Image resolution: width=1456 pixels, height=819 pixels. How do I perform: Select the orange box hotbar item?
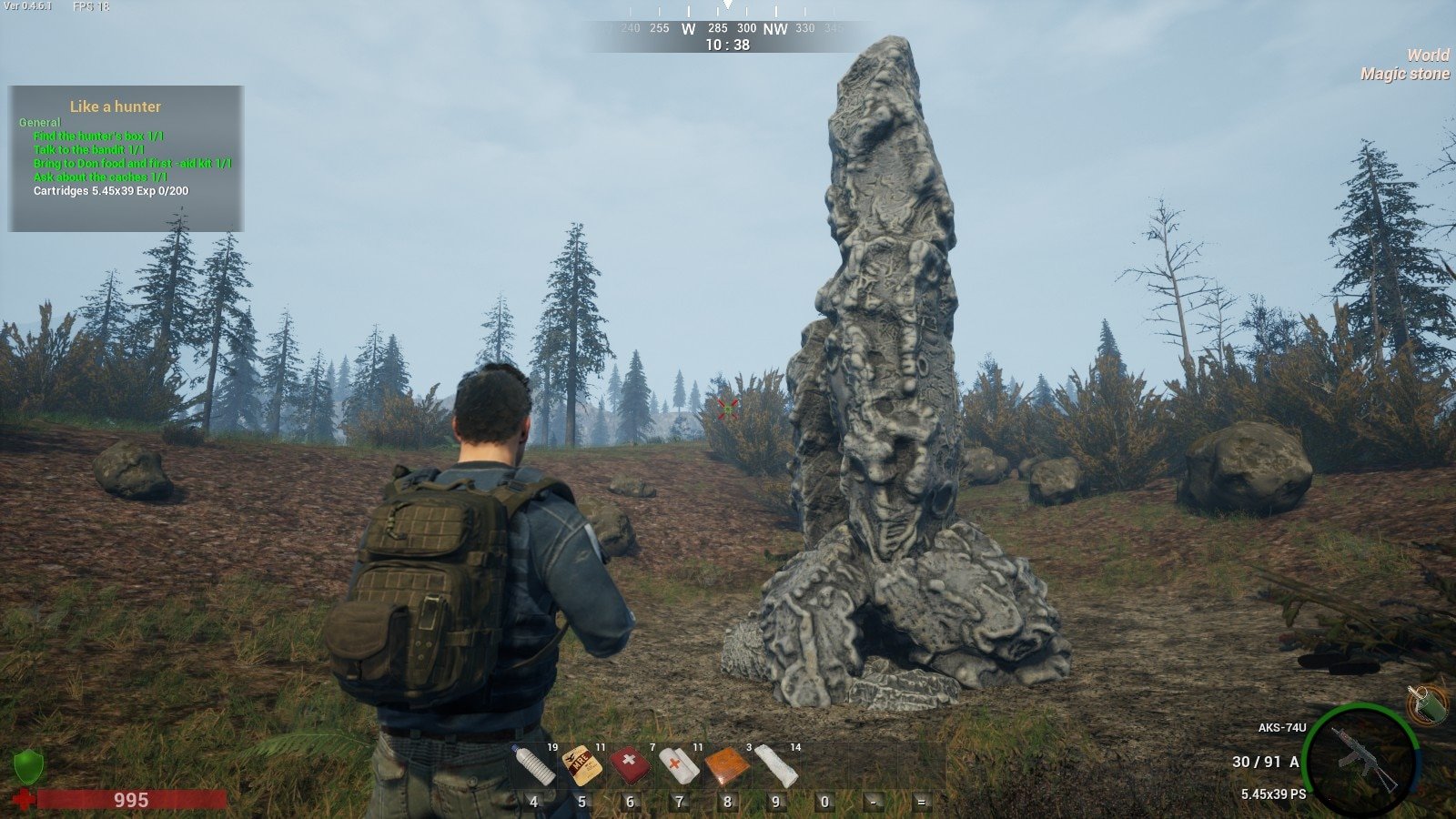coord(727,765)
